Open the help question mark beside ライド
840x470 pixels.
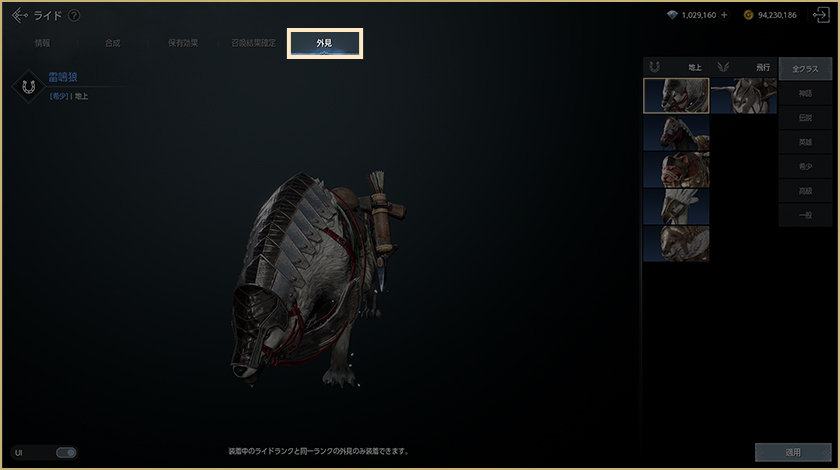point(75,15)
